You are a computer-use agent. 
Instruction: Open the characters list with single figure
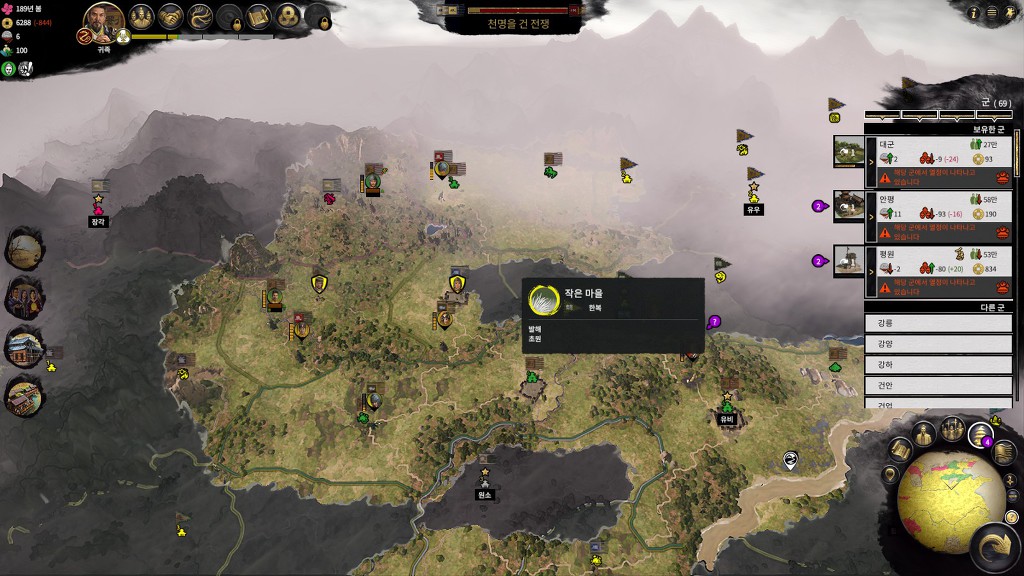[924, 434]
